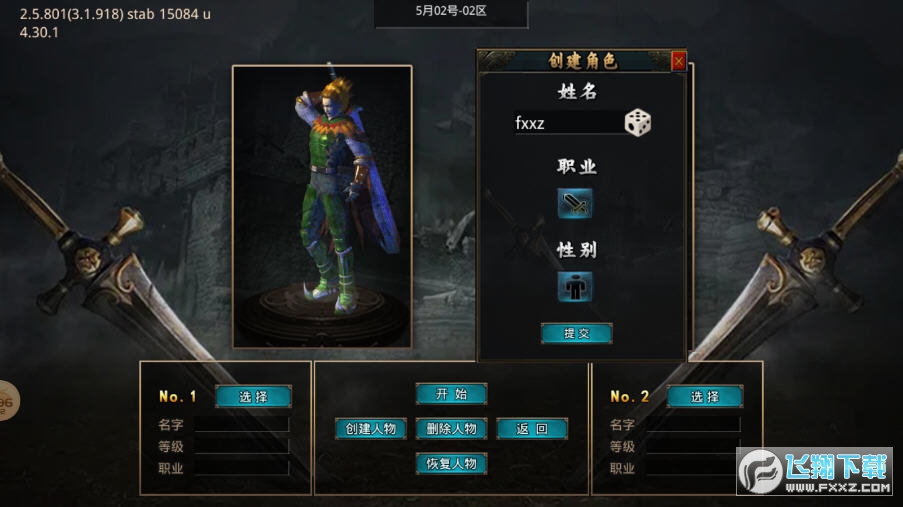Select the sword class icon under 职业
The image size is (903, 507).
coord(575,204)
